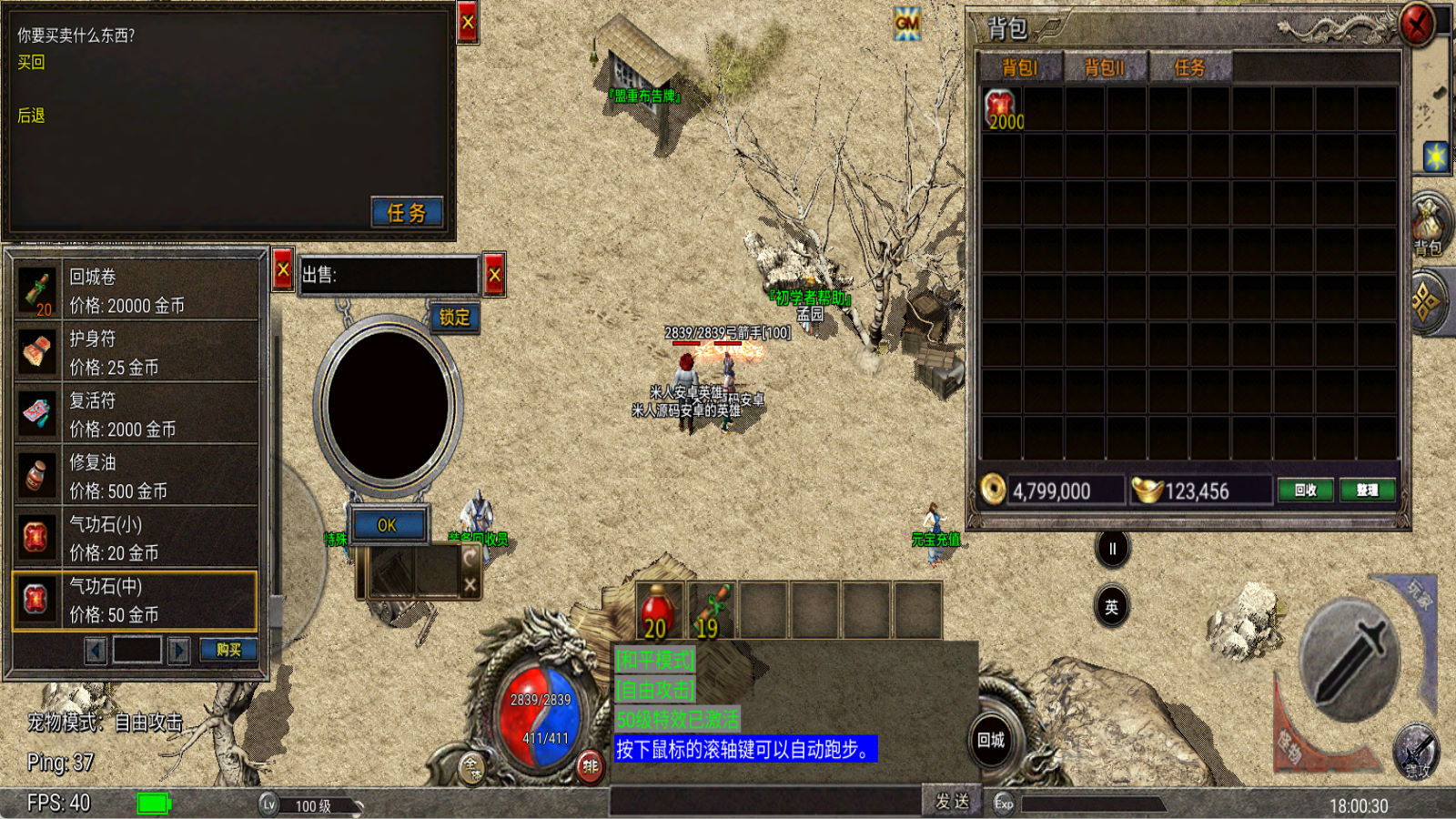Pick the 复活符 shop item
The image size is (1456, 819).
(136, 414)
